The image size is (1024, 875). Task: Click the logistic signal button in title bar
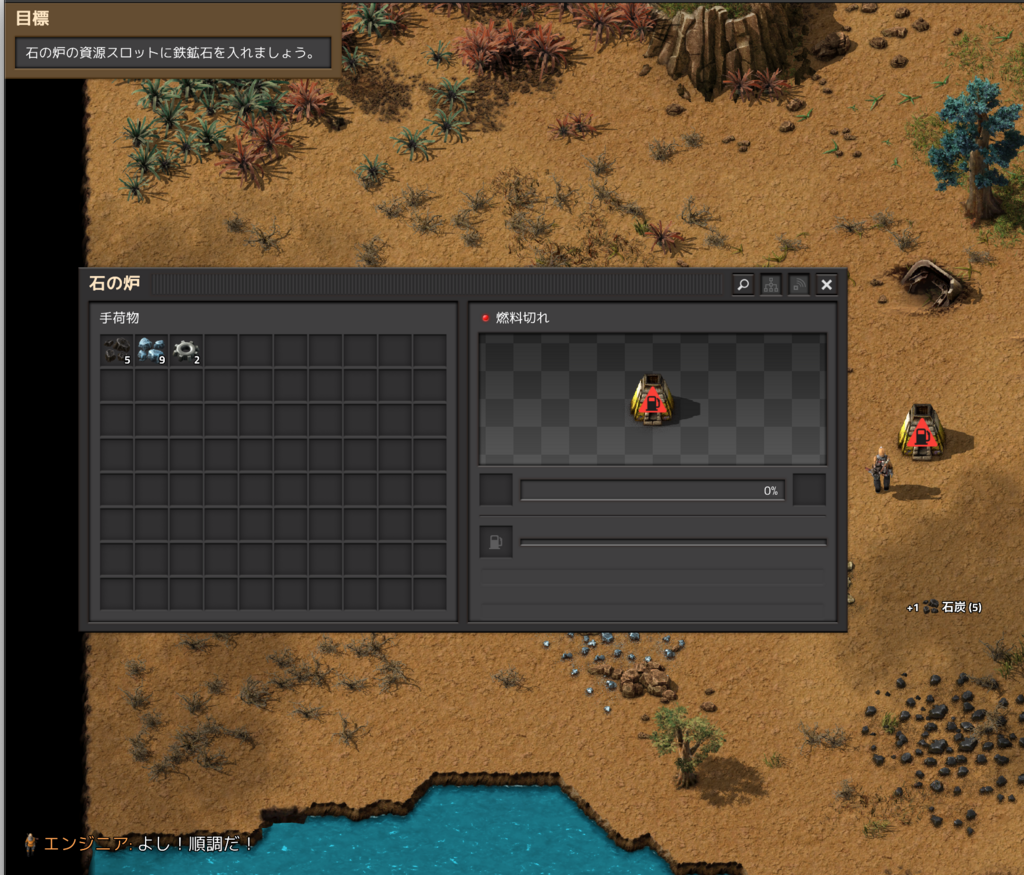799,285
